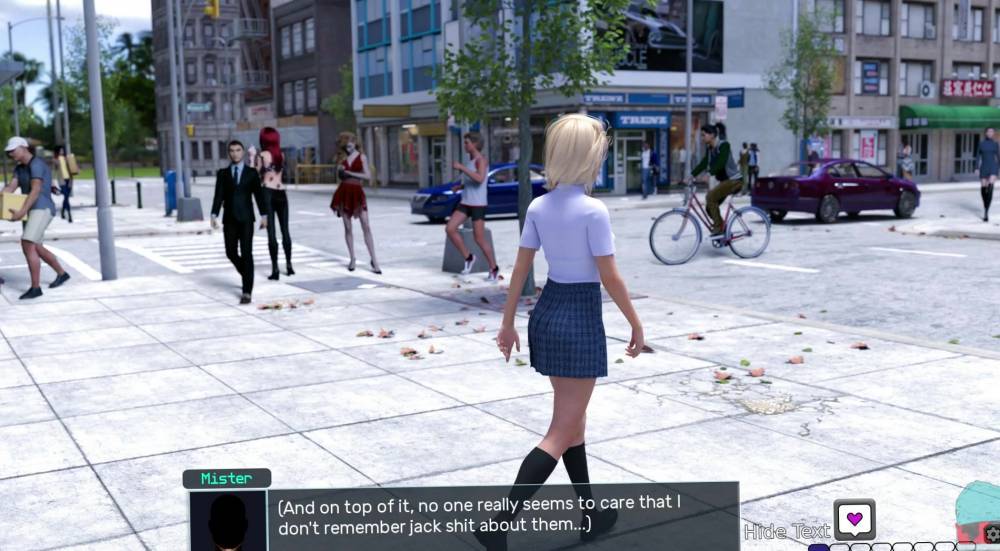Open settings with the gear icon
Screen dimensions: 1000x551
992,536
